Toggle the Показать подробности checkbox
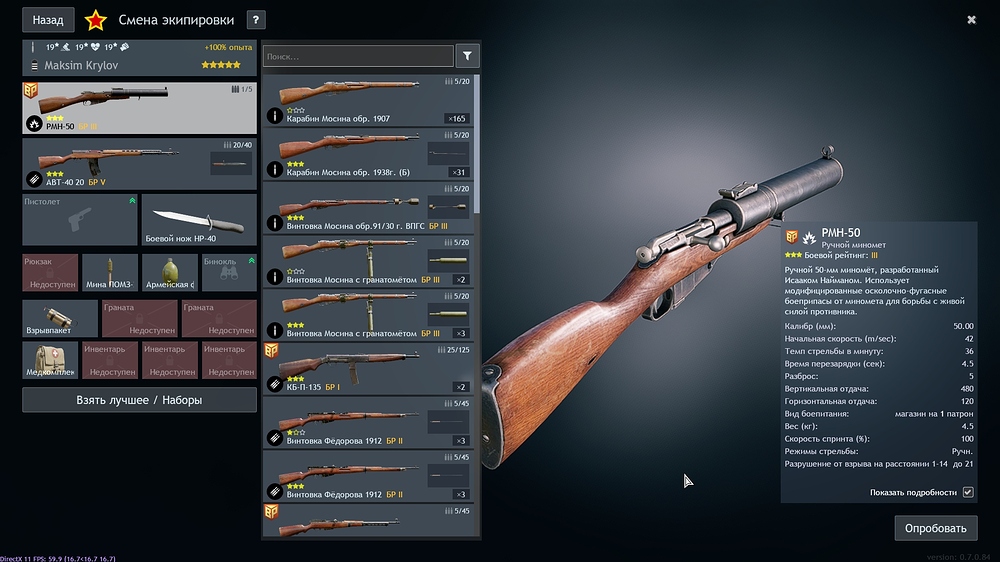 [967, 492]
